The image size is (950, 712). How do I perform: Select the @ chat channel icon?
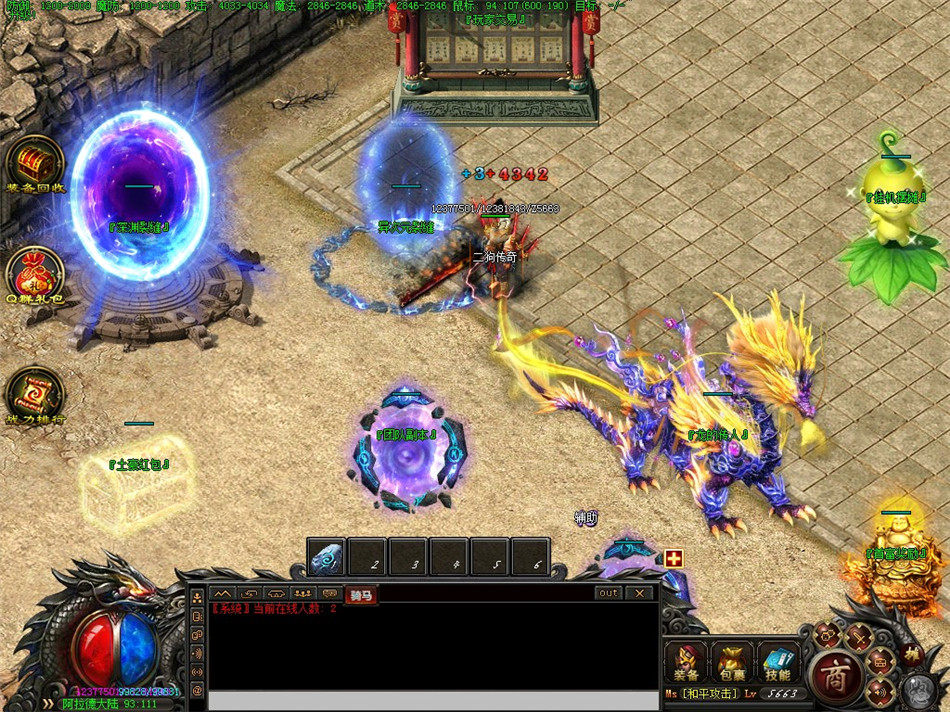pyautogui.click(x=197, y=691)
